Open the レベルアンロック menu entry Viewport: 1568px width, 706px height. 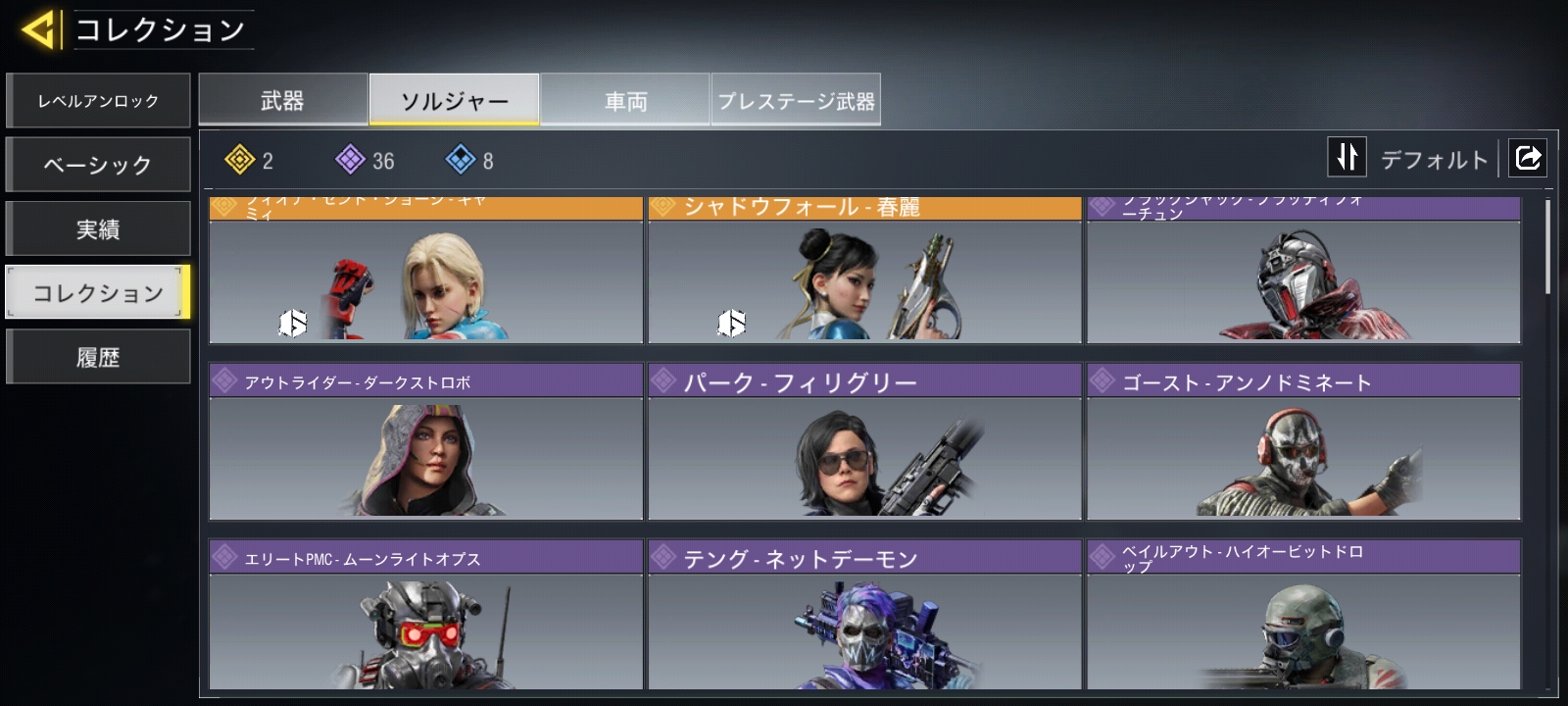coord(98,101)
